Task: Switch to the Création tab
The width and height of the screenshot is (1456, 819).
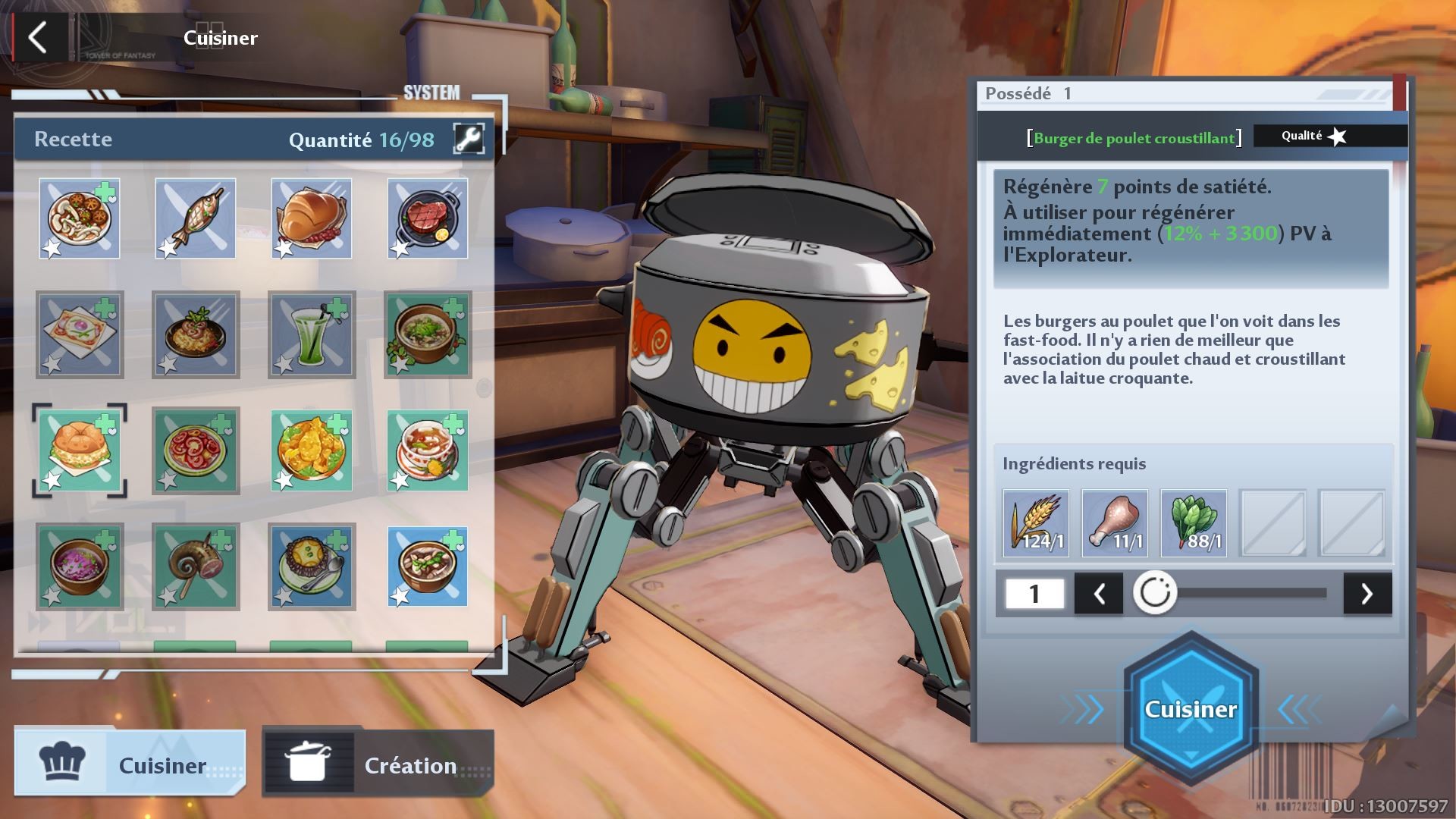Action: [x=378, y=764]
